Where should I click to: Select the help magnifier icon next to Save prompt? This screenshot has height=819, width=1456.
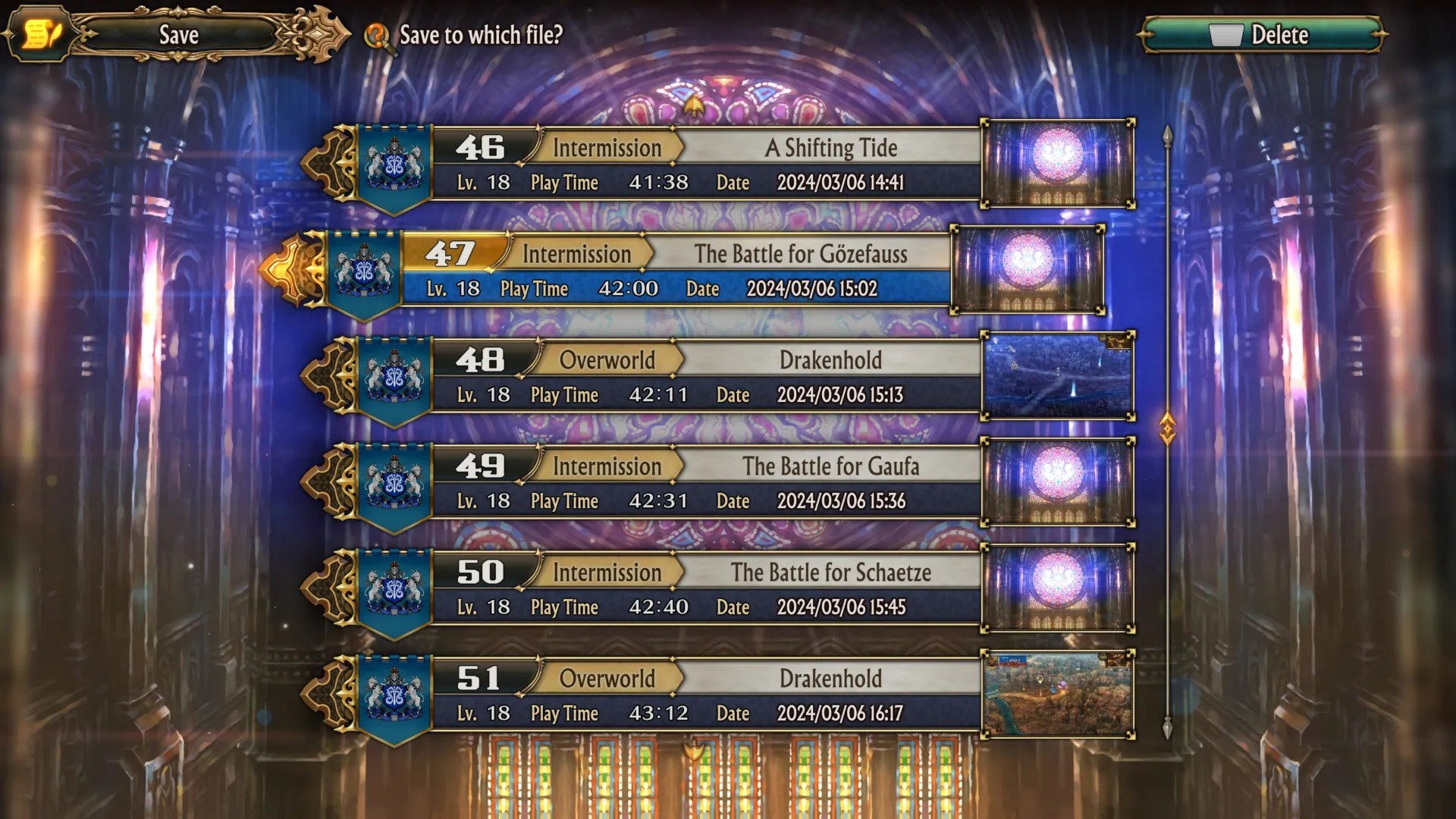pyautogui.click(x=378, y=35)
